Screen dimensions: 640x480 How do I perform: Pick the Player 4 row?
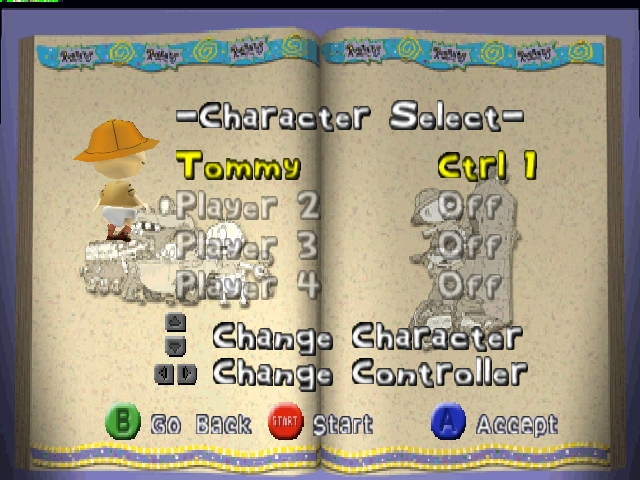pos(247,284)
